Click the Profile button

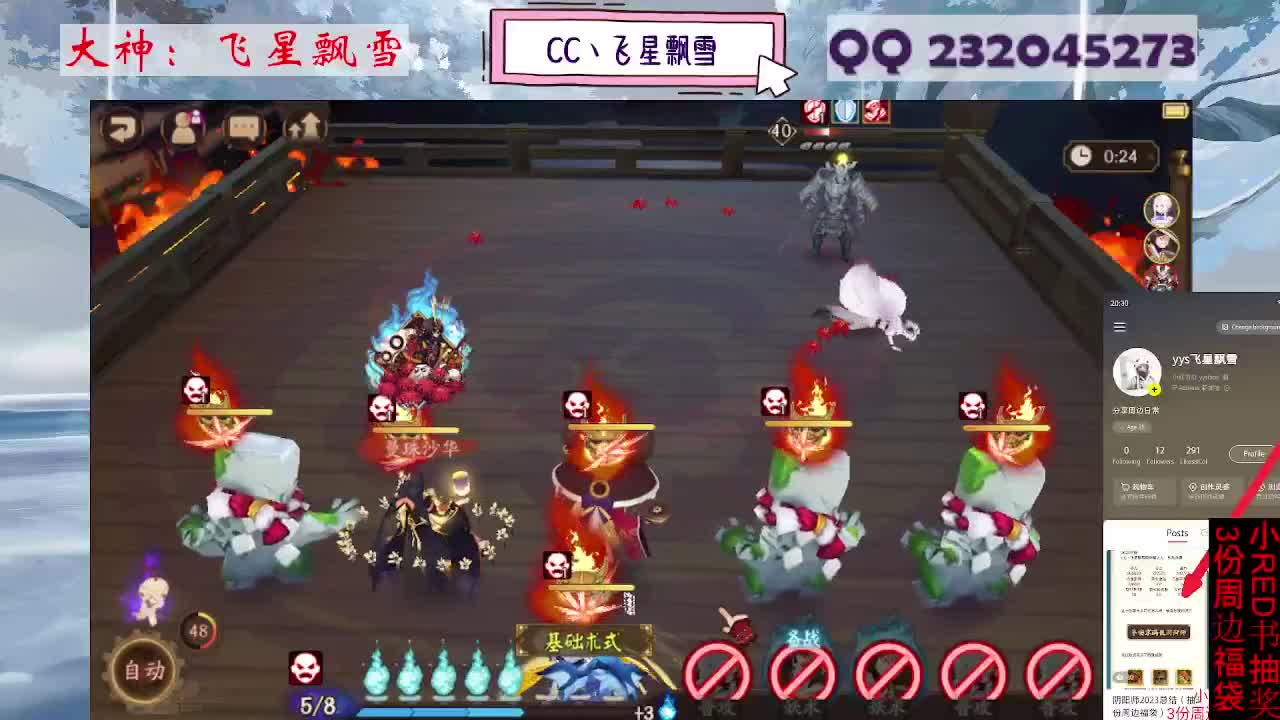click(1252, 454)
